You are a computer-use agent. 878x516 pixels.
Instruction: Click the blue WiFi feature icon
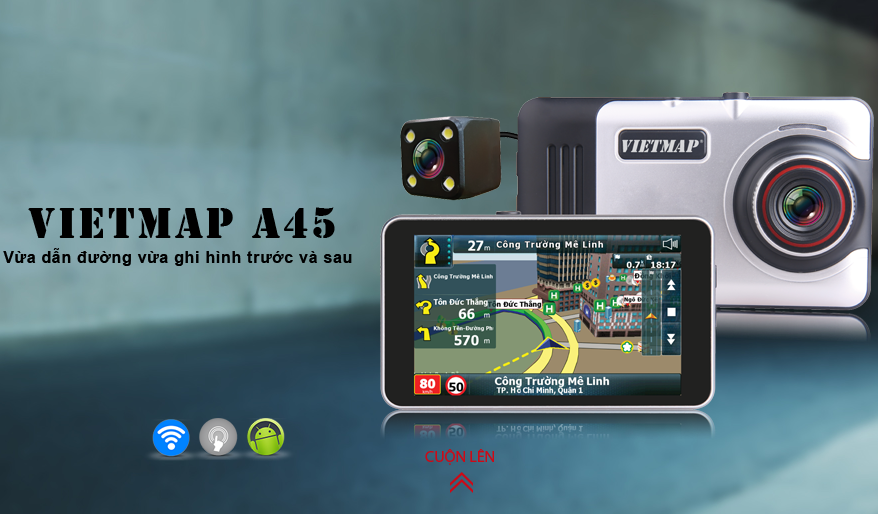pos(171,437)
